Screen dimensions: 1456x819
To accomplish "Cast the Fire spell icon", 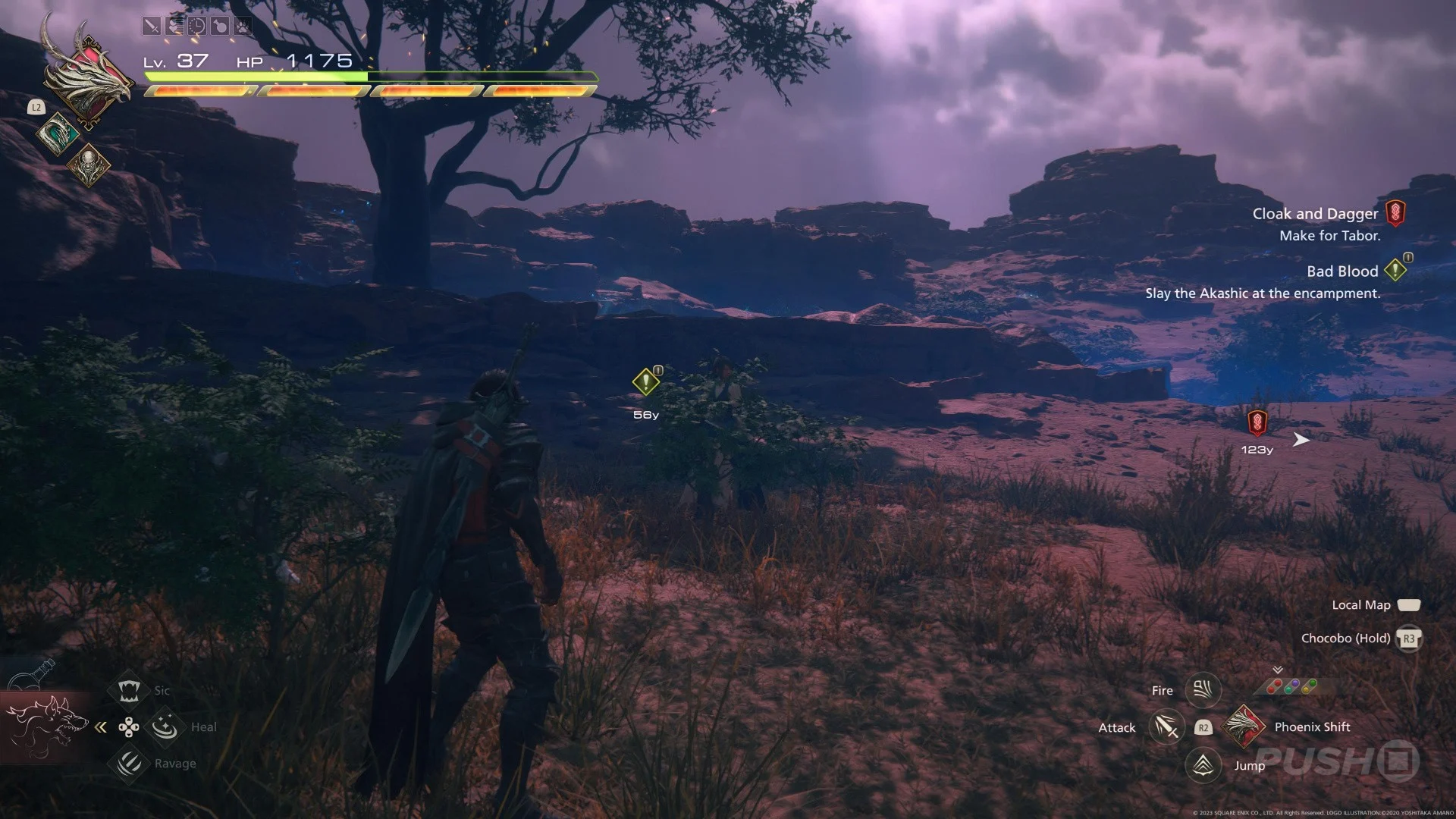I will [x=1203, y=689].
